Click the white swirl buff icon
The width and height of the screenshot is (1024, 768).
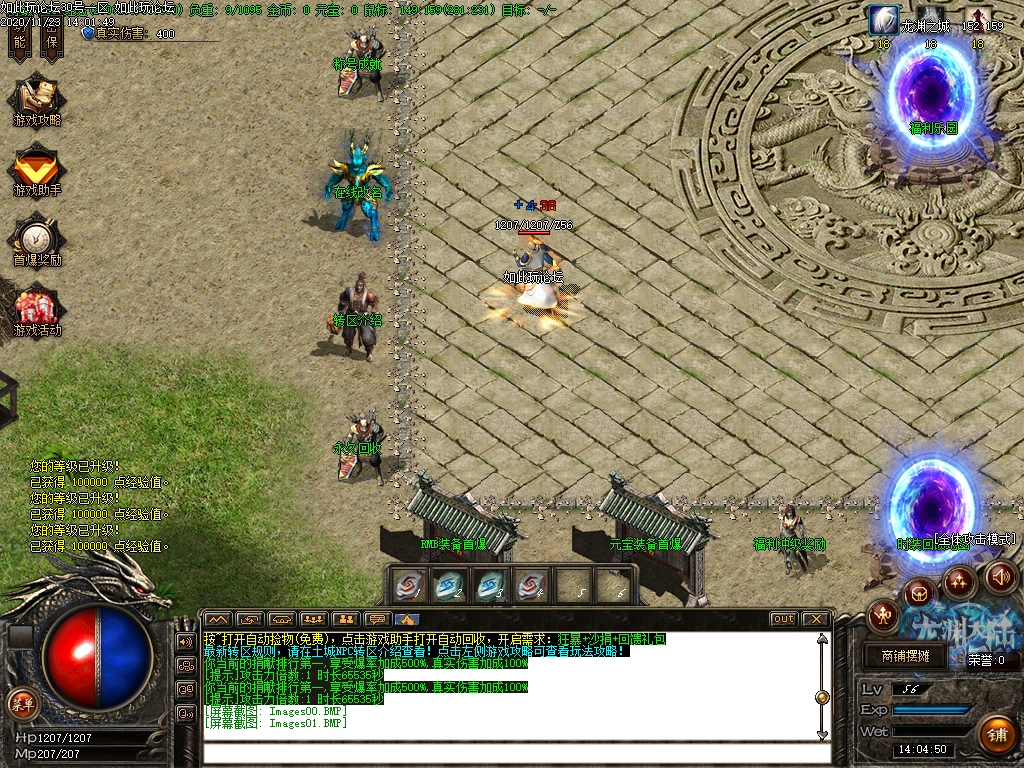click(883, 20)
